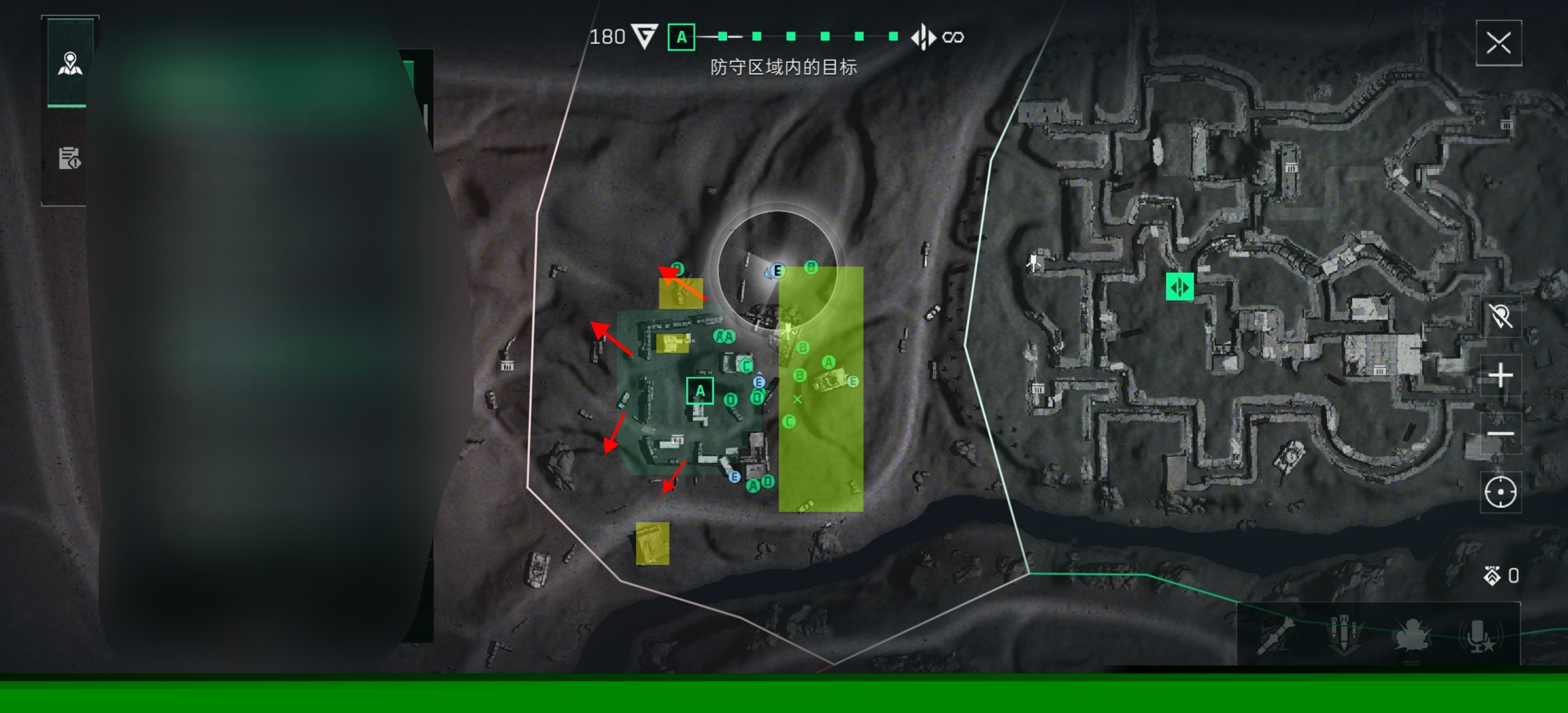
Task: Close the tactical map screen
Action: click(x=1498, y=43)
